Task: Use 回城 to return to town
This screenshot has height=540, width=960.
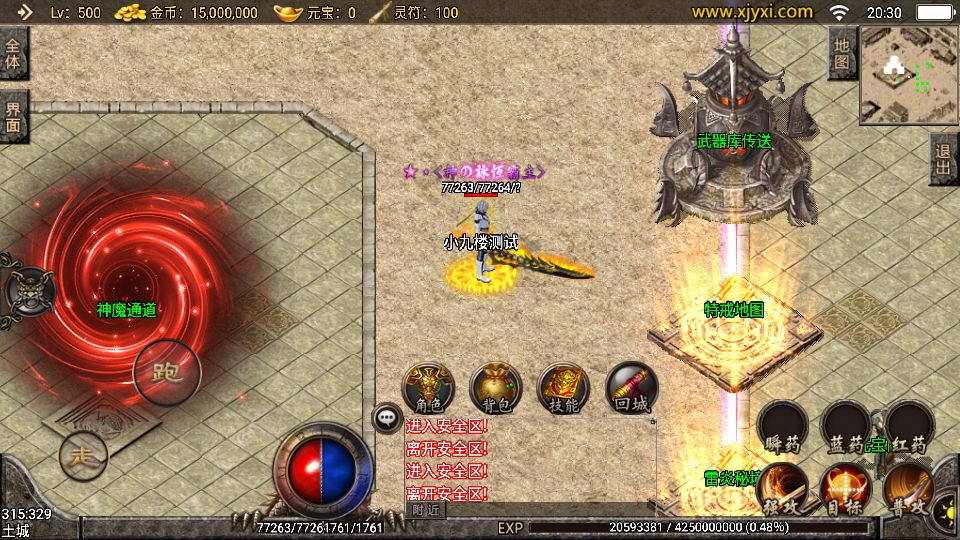Action: [x=632, y=387]
